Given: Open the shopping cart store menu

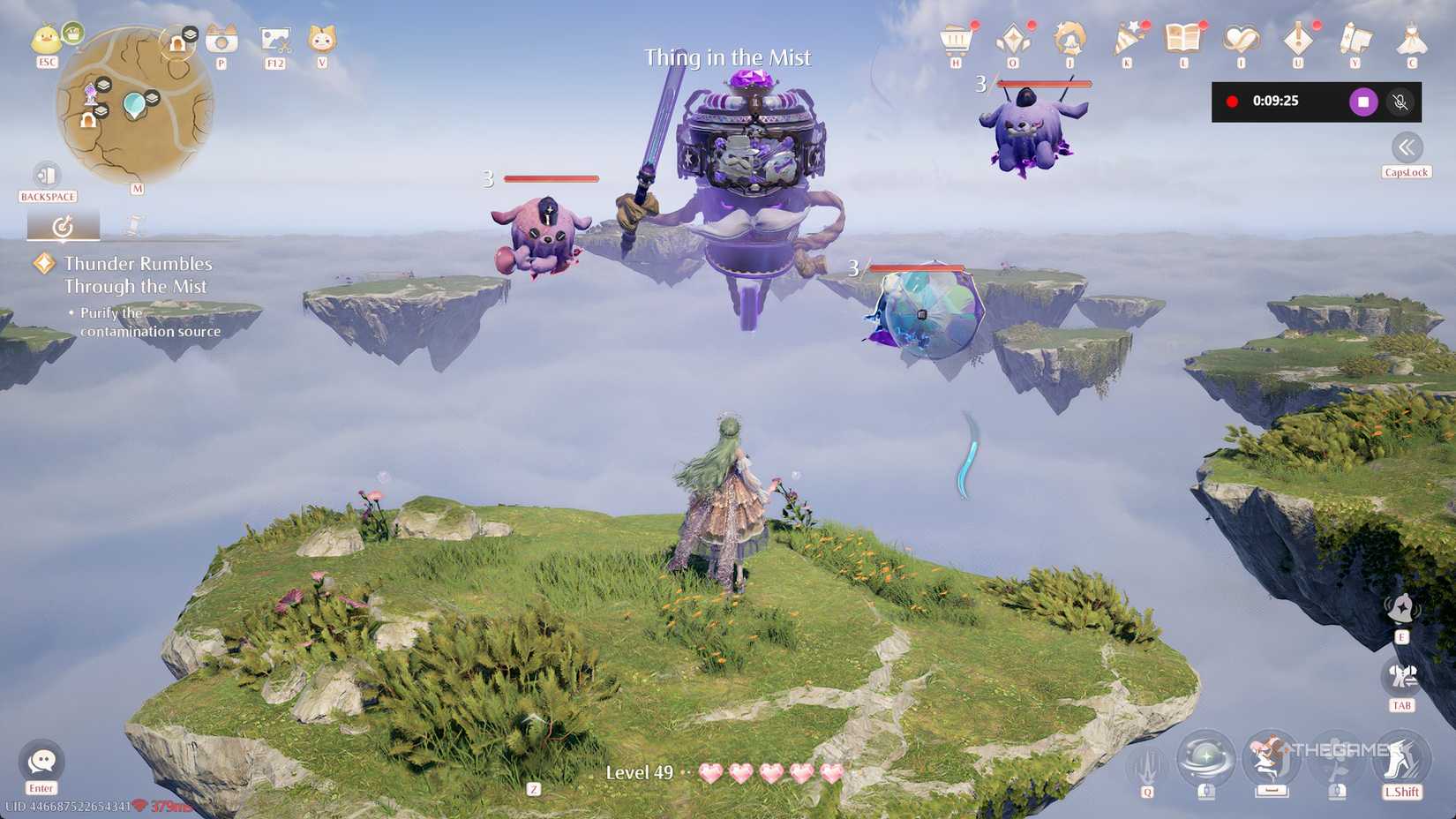Looking at the screenshot, I should pos(957,40).
